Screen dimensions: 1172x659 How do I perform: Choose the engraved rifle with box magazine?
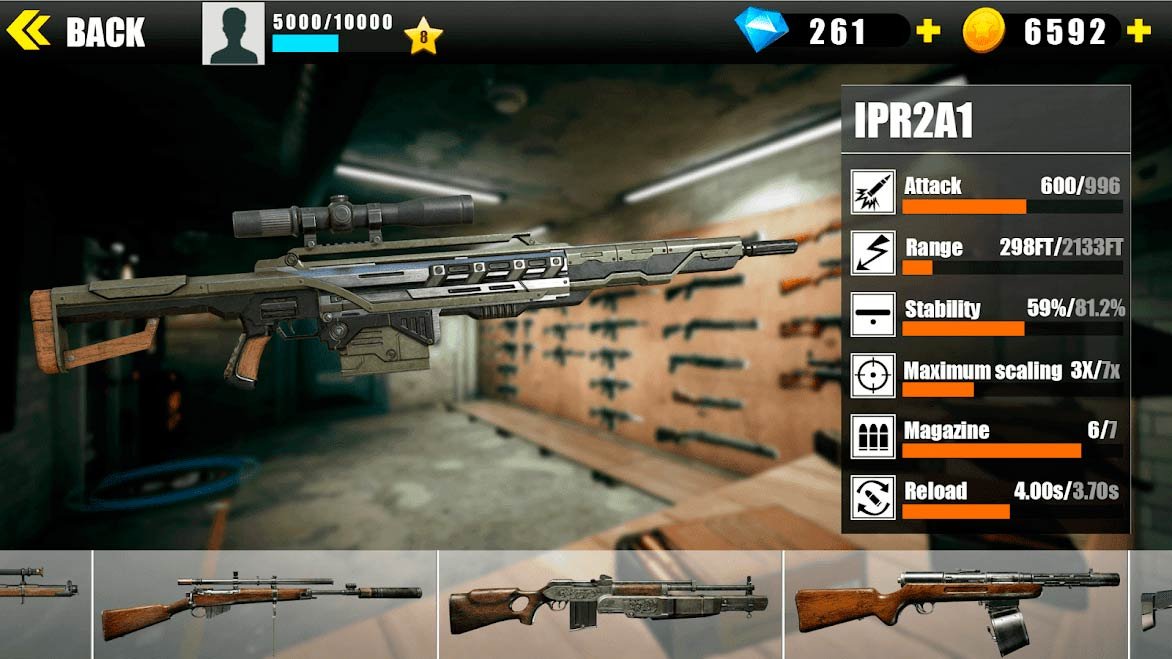[x=610, y=604]
